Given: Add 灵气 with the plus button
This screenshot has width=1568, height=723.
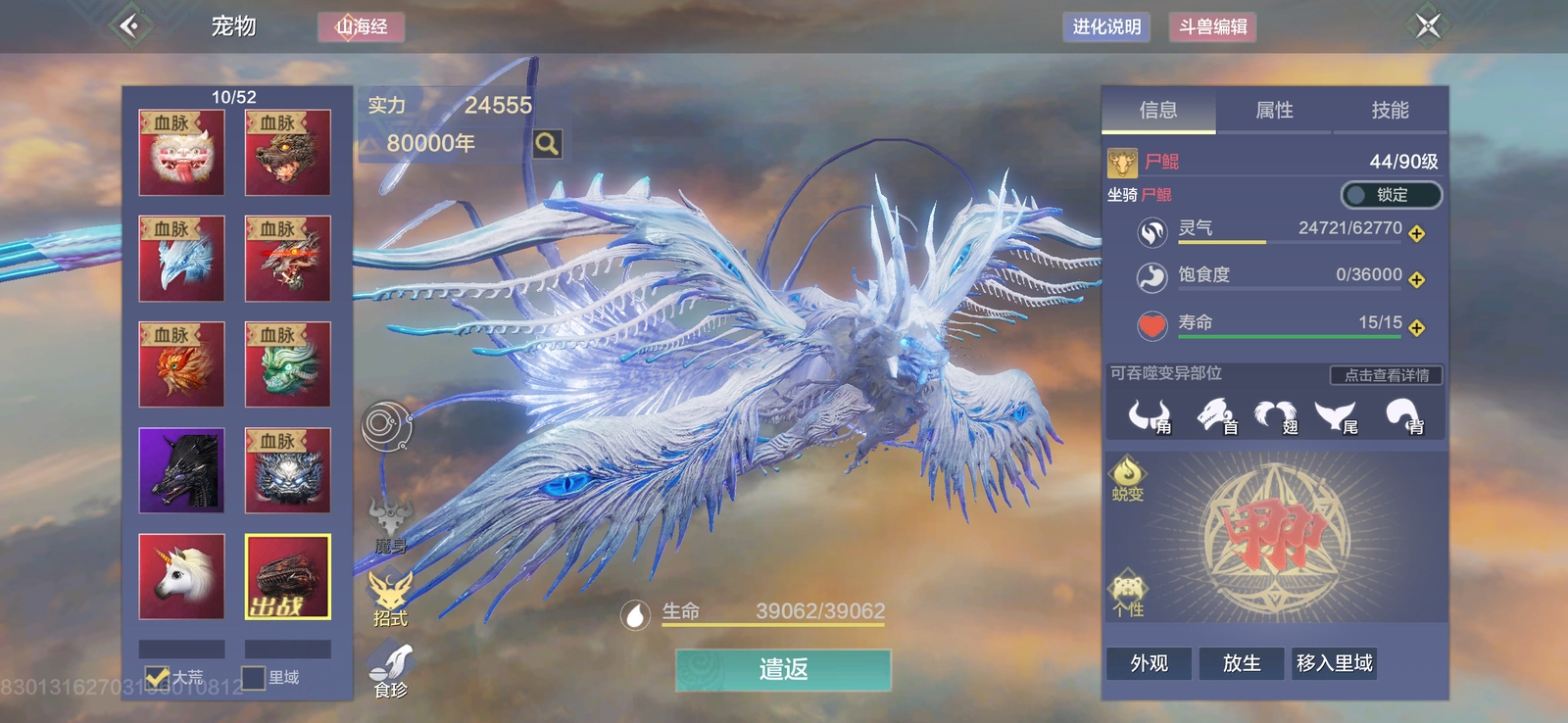Looking at the screenshot, I should (x=1417, y=233).
